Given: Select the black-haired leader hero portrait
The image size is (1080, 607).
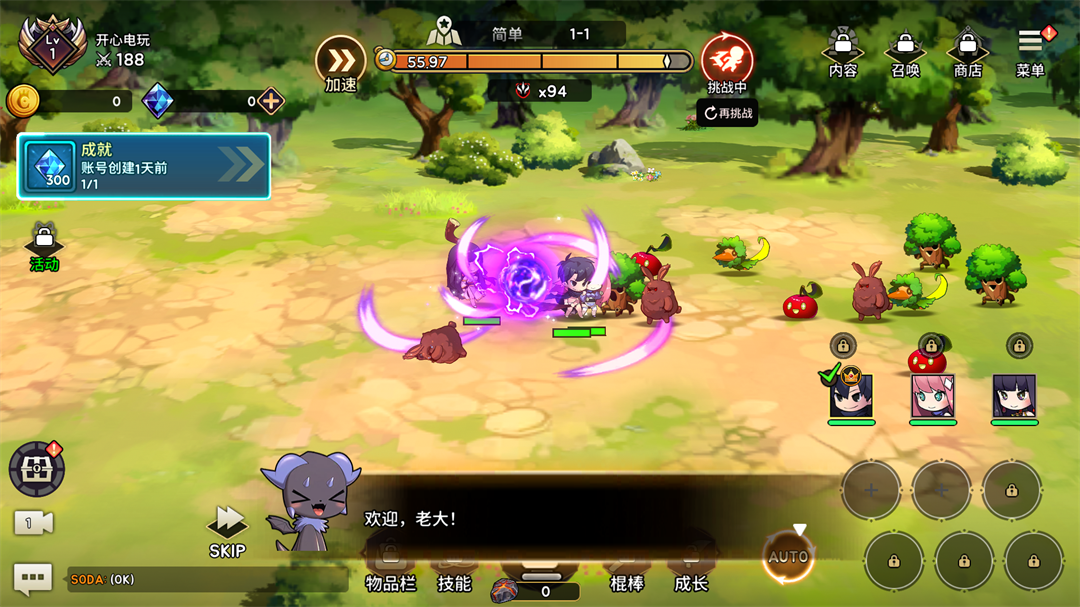Looking at the screenshot, I should coord(851,396).
